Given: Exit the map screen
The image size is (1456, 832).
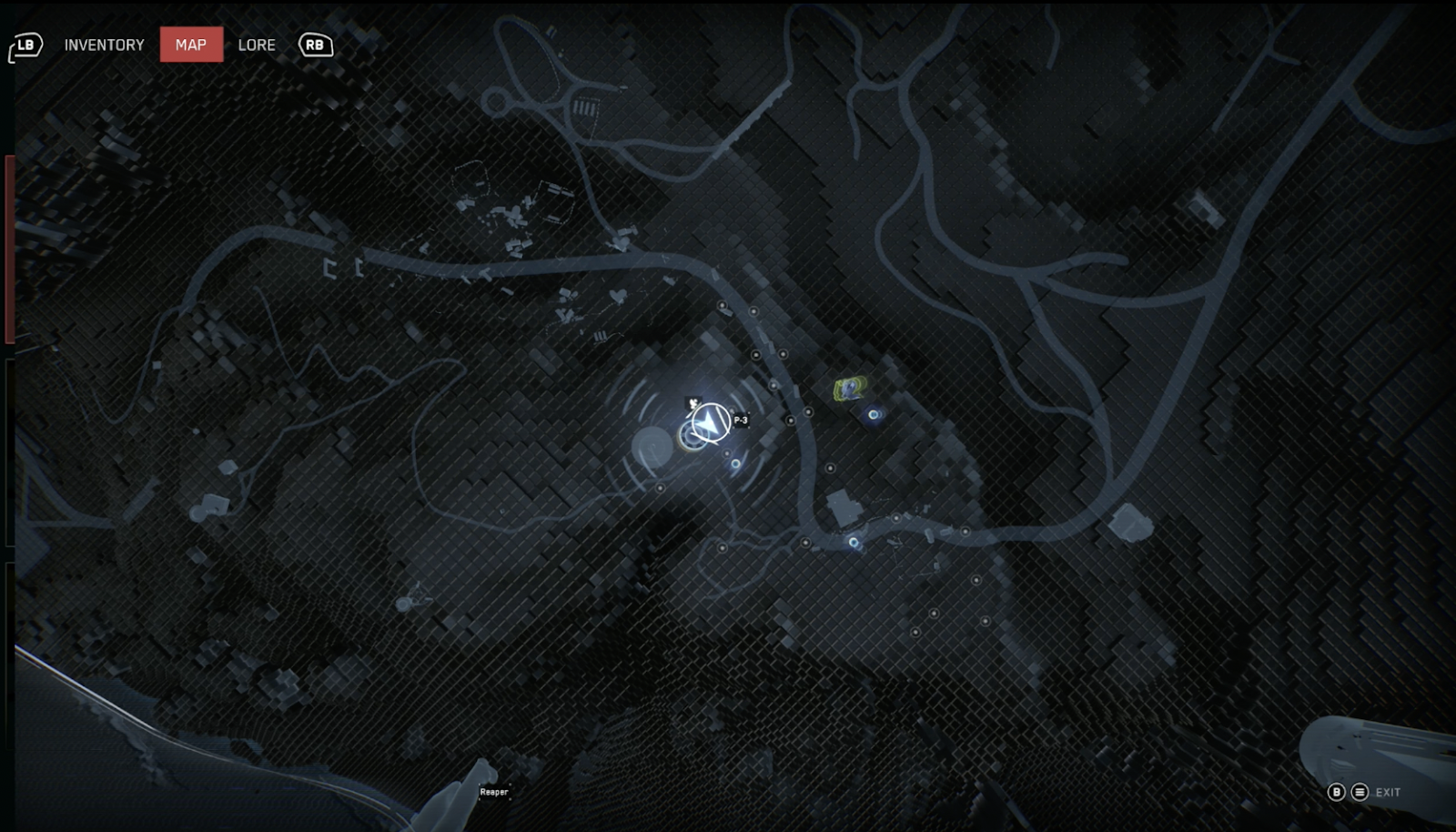Looking at the screenshot, I should click(1387, 792).
